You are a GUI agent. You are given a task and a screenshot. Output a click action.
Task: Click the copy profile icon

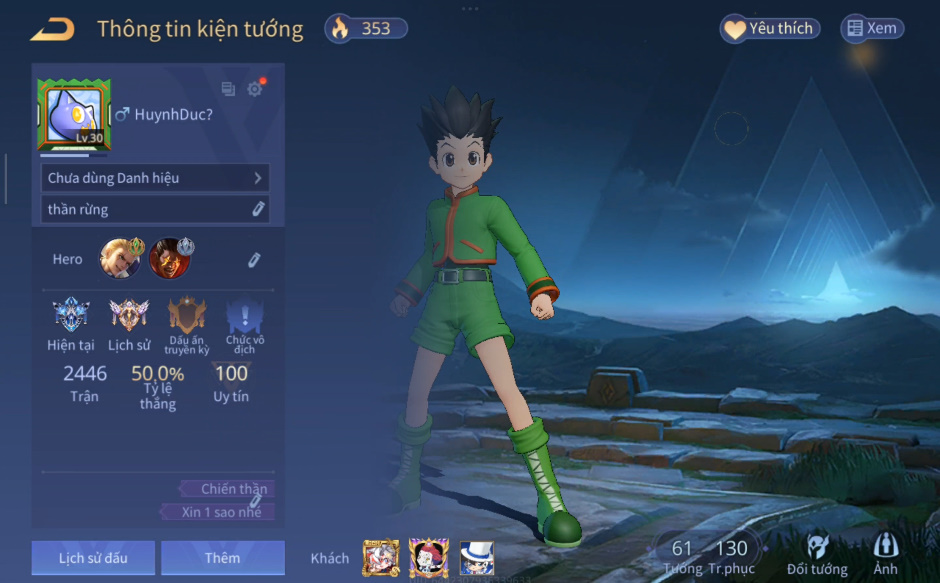pos(228,89)
